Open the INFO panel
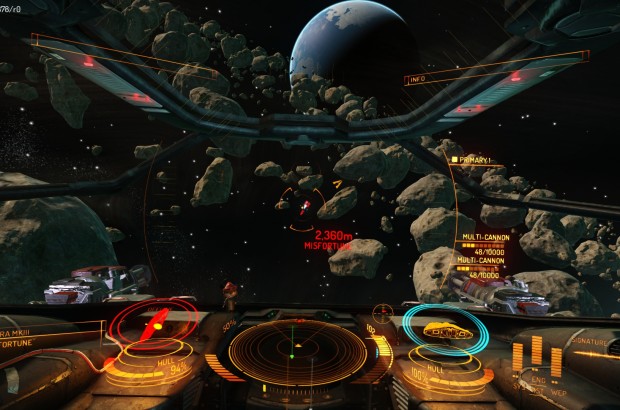This screenshot has height=410, width=620. pos(419,79)
